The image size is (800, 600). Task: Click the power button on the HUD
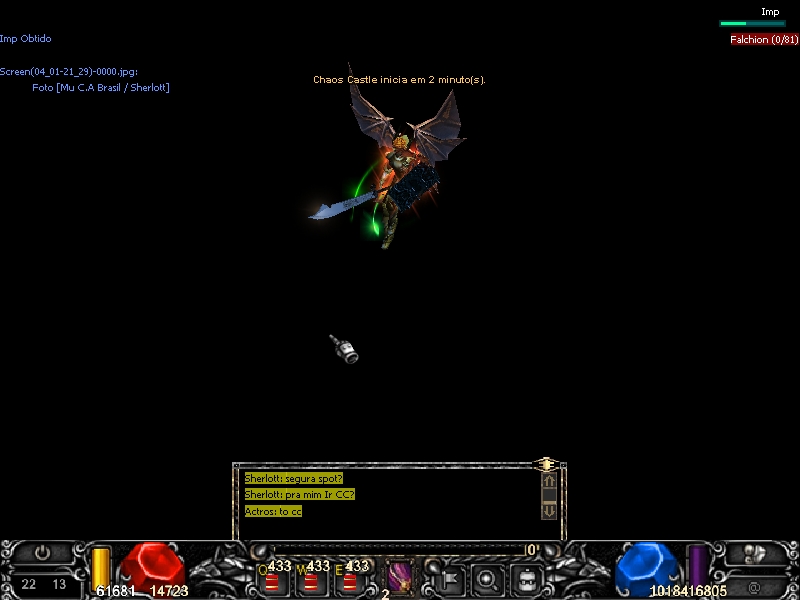point(42,553)
